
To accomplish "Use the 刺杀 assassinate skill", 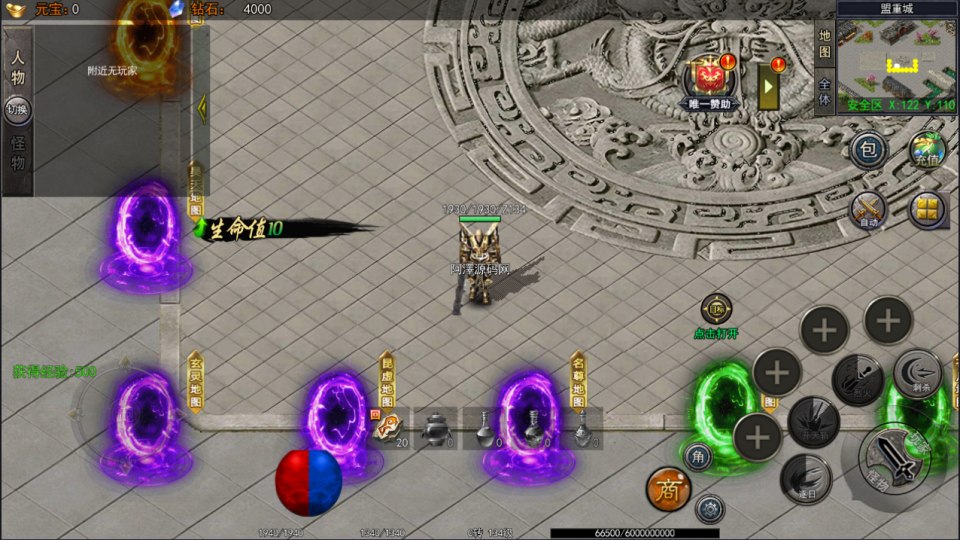I will (x=916, y=372).
